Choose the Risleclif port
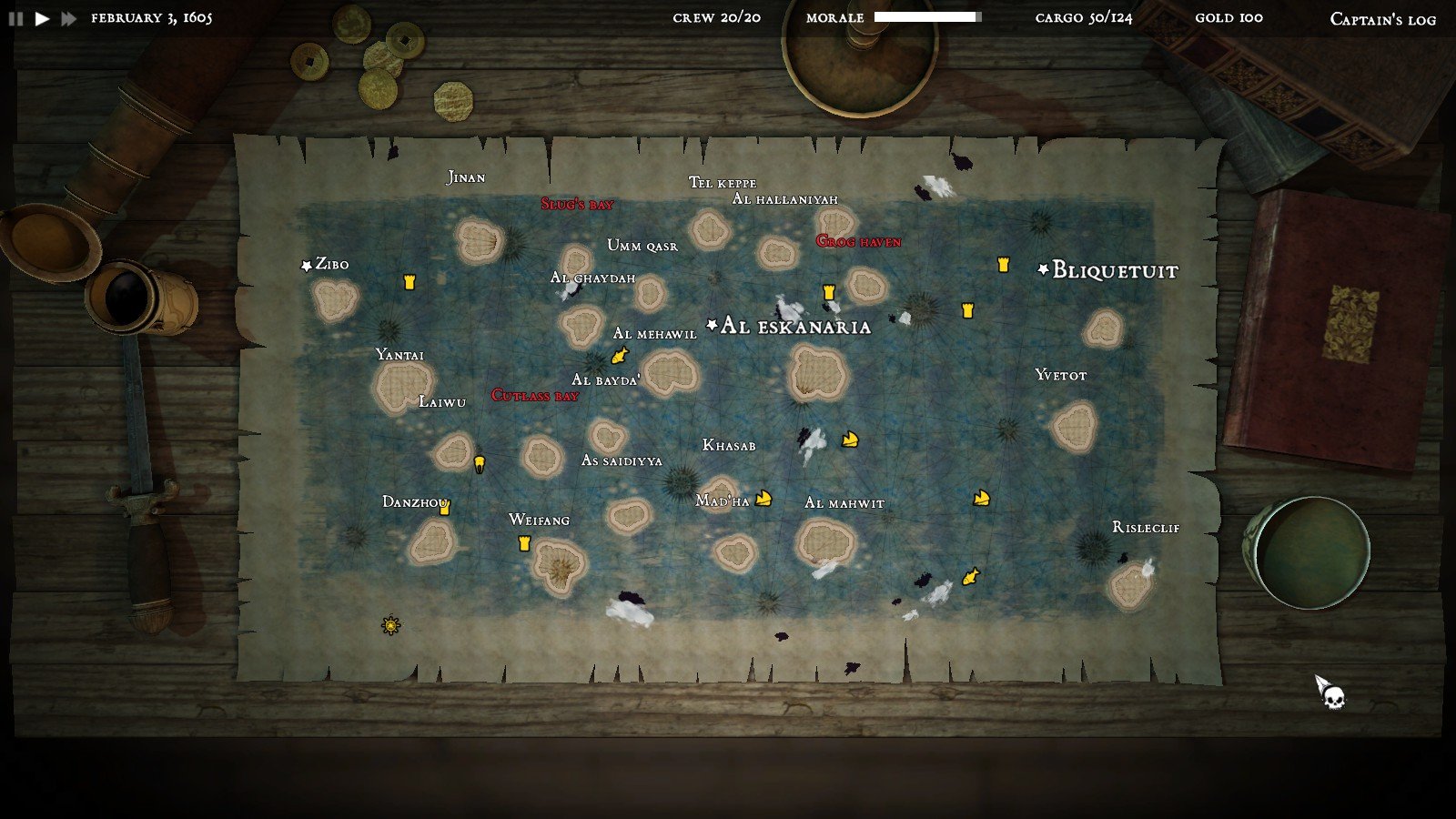 click(x=1146, y=528)
